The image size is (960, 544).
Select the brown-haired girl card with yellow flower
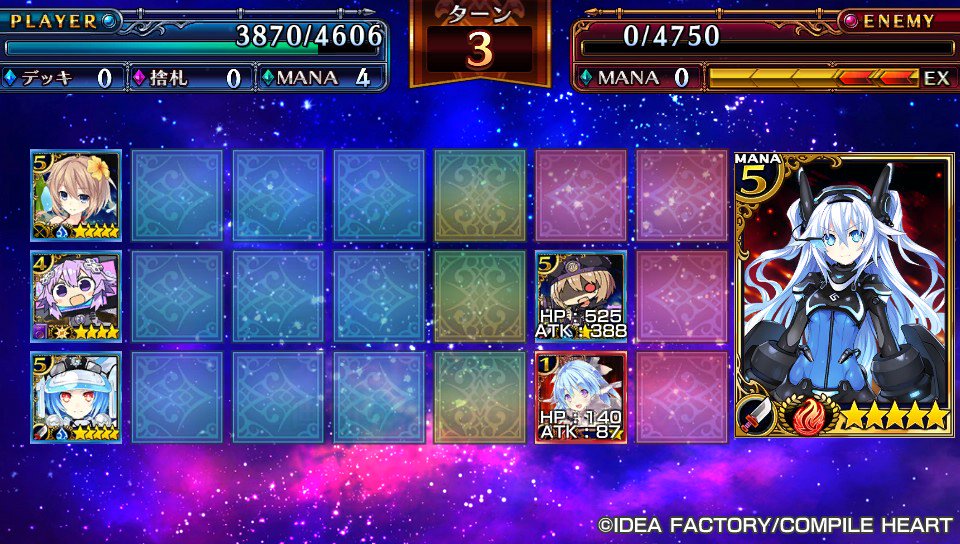(x=76, y=195)
